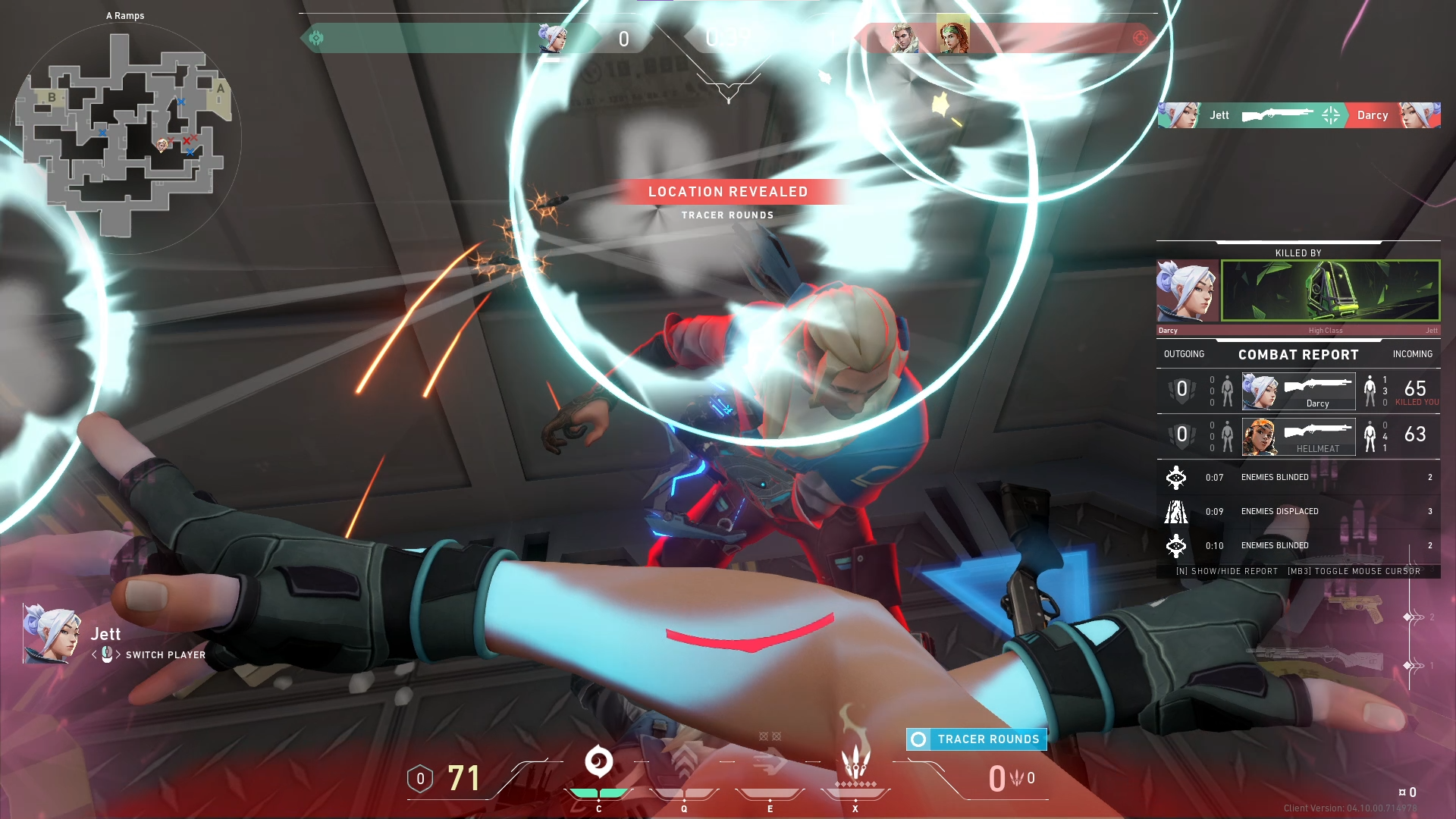Click the KILLED BY panel title

1298,253
